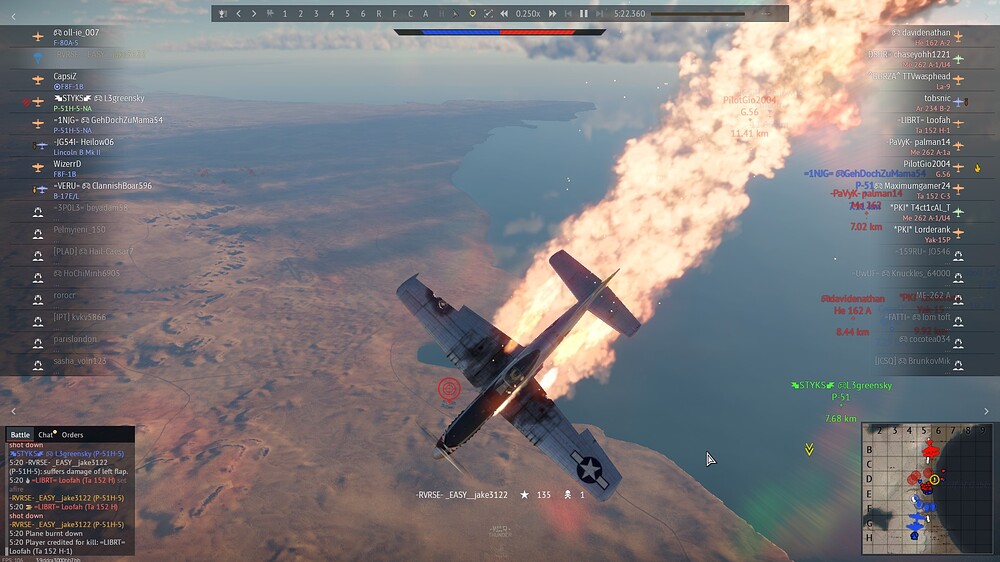This screenshot has height=562, width=1000.
Task: Switch to the R camera mode
Action: tap(379, 14)
